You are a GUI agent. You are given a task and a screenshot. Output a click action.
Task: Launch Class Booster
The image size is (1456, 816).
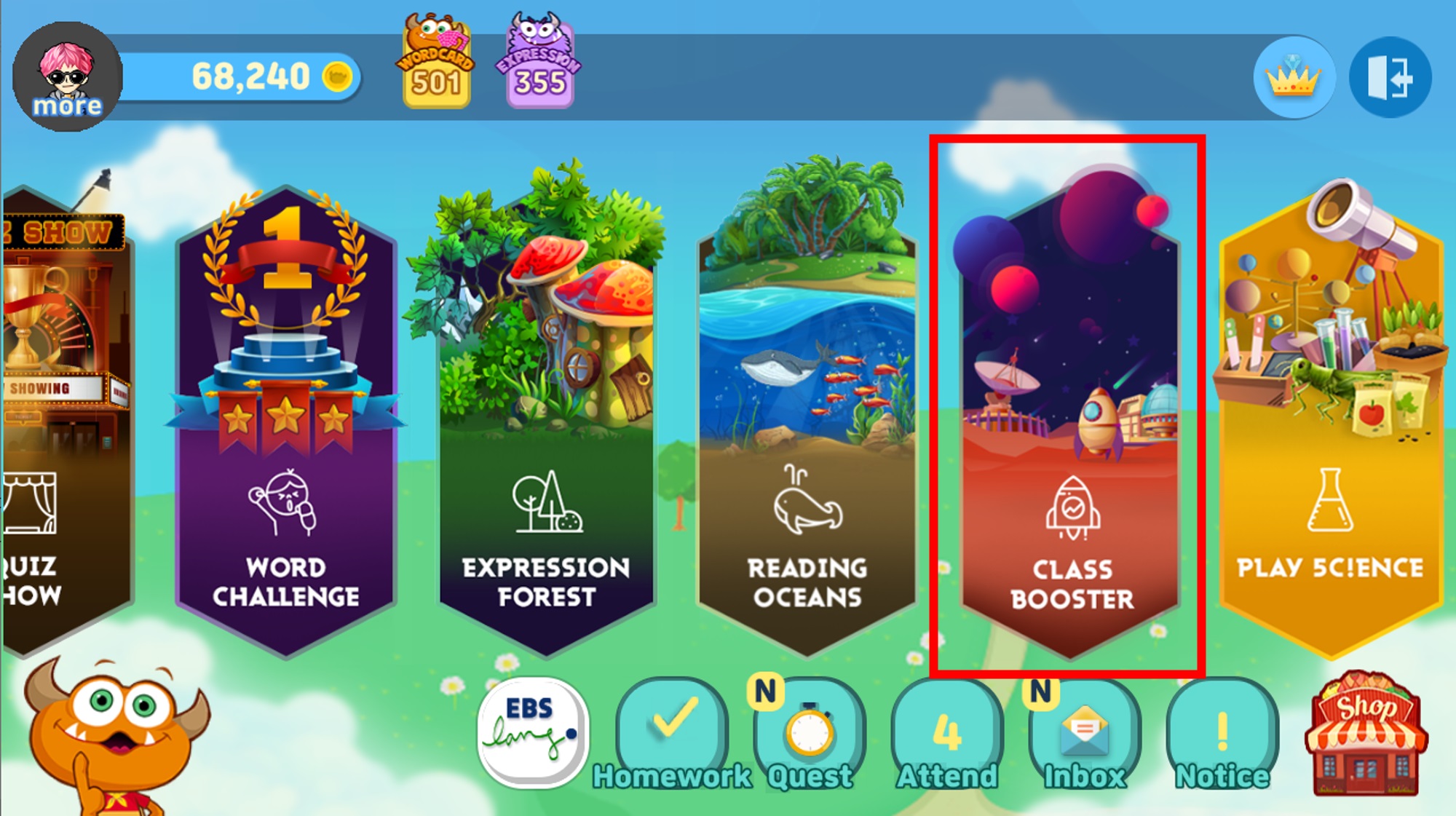[1070, 422]
